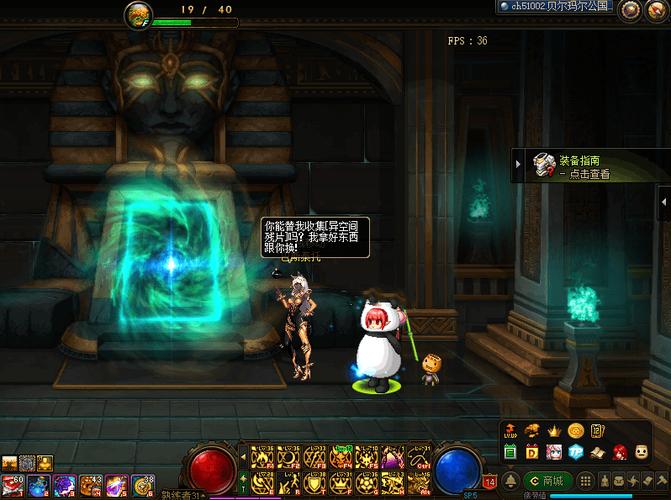
Task: Click the character portrait at top left
Action: [x=138, y=14]
